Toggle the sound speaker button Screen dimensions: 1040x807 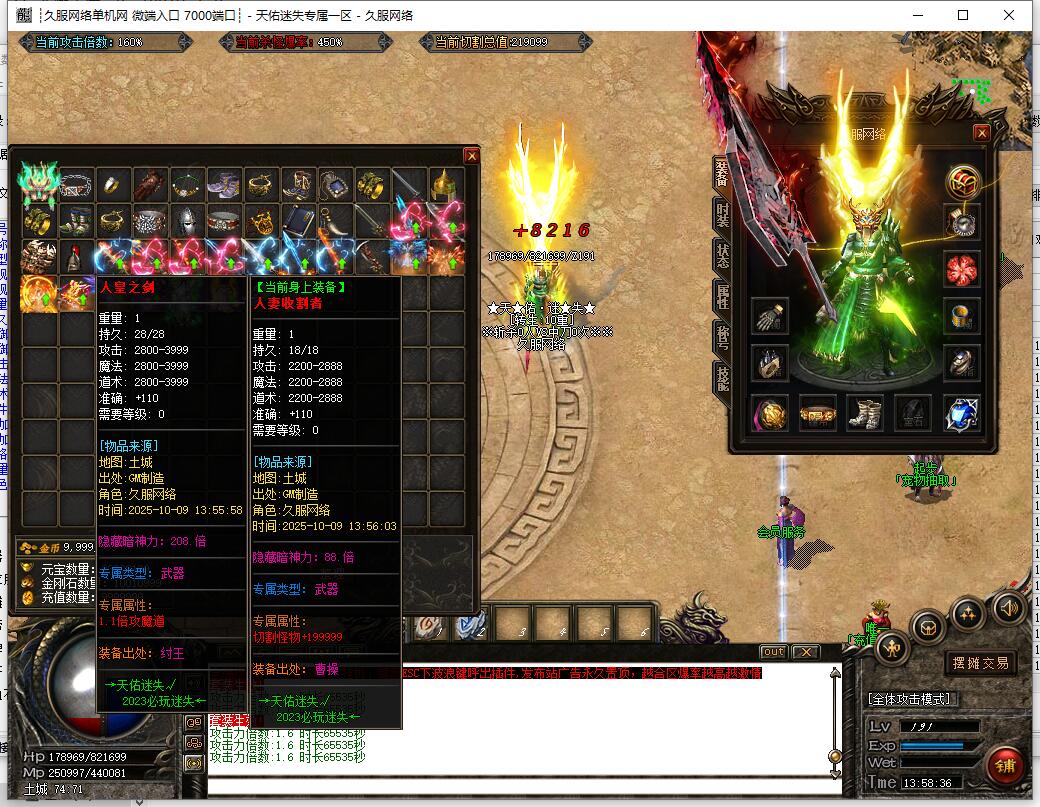click(x=1008, y=606)
